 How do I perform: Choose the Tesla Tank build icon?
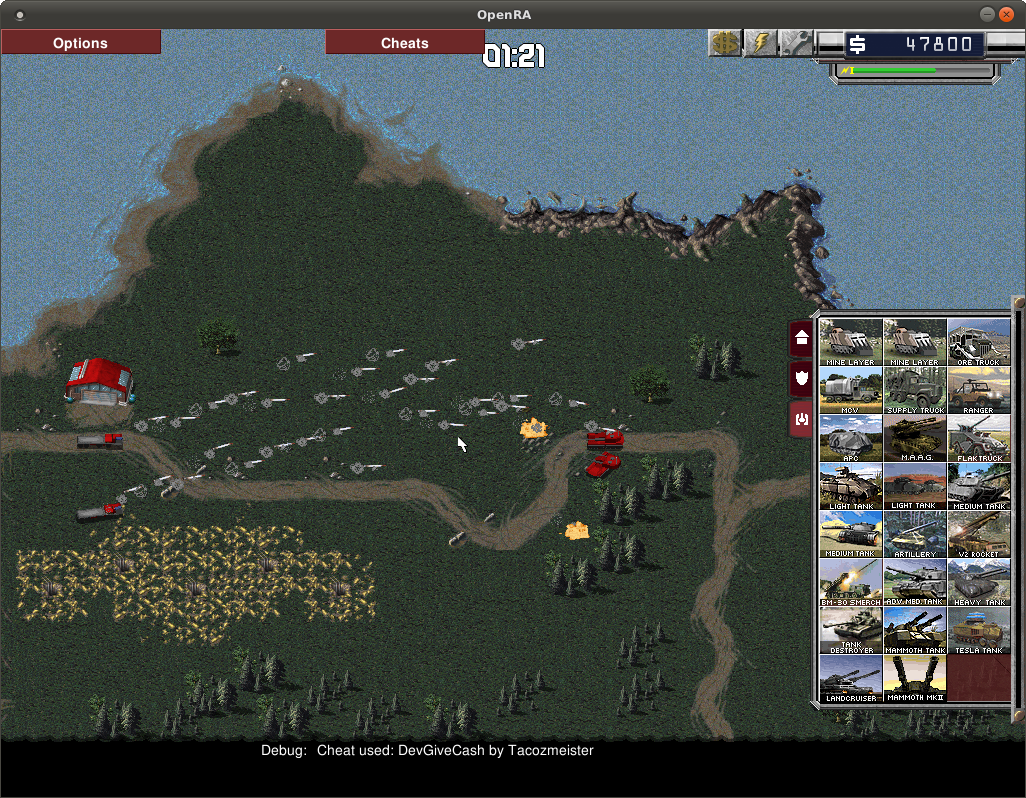tap(979, 630)
